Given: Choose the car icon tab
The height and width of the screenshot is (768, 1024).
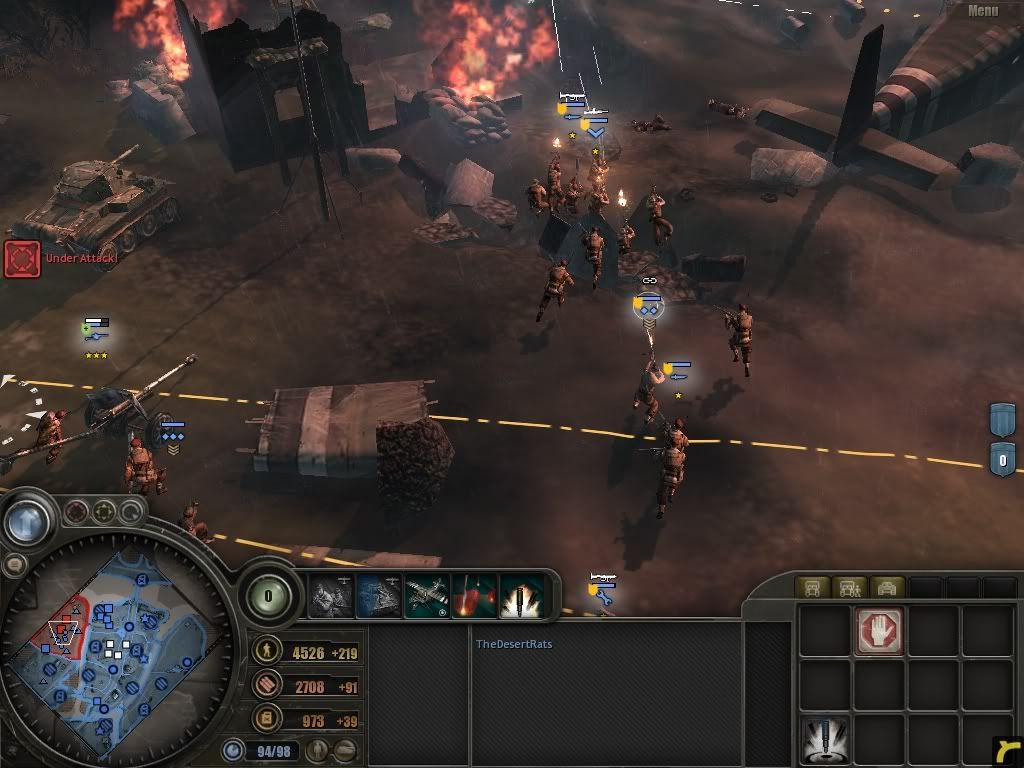Looking at the screenshot, I should pyautogui.click(x=886, y=587).
